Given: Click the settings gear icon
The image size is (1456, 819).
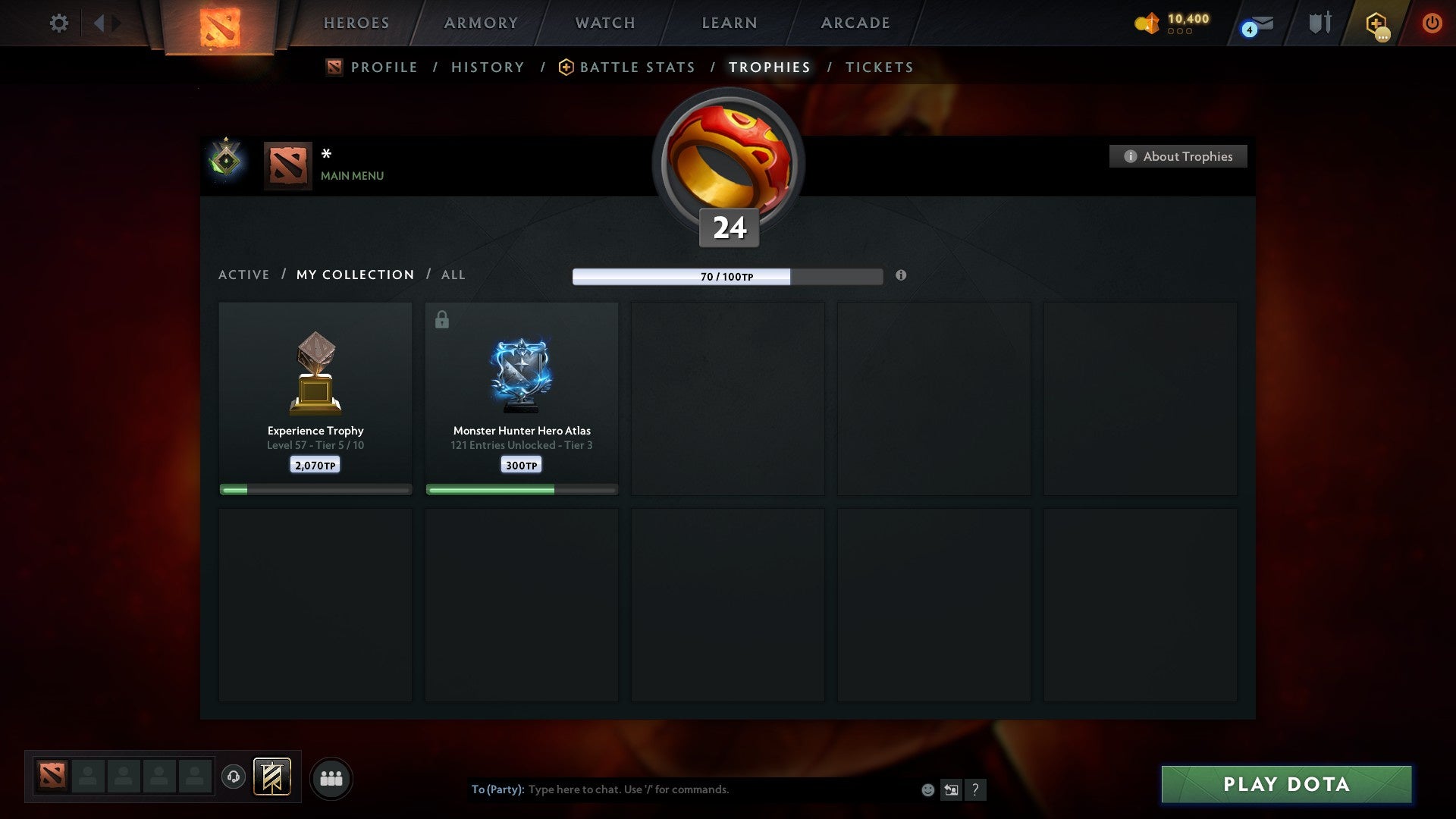Looking at the screenshot, I should 58,23.
